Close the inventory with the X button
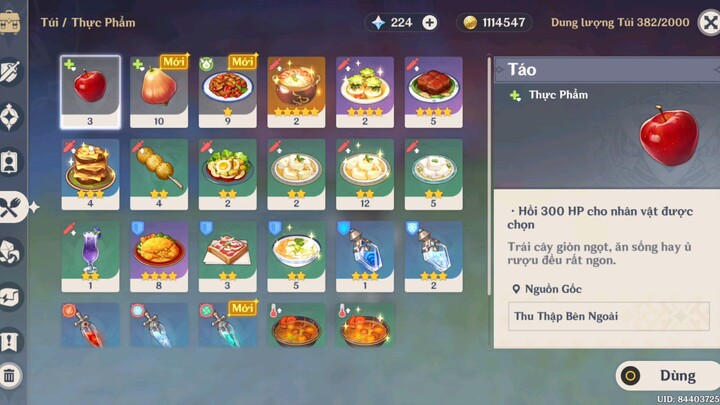720x405 pixels. pyautogui.click(x=708, y=22)
